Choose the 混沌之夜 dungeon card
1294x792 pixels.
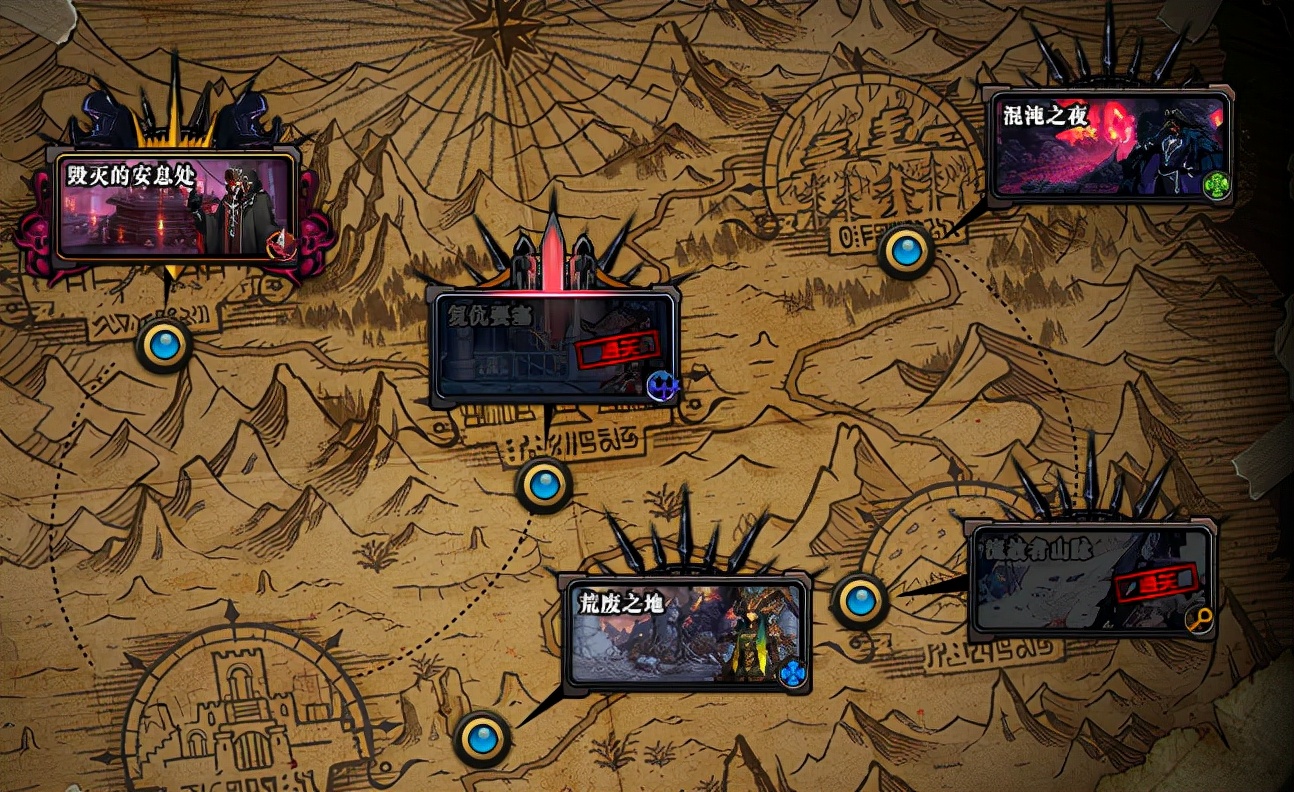1107,144
